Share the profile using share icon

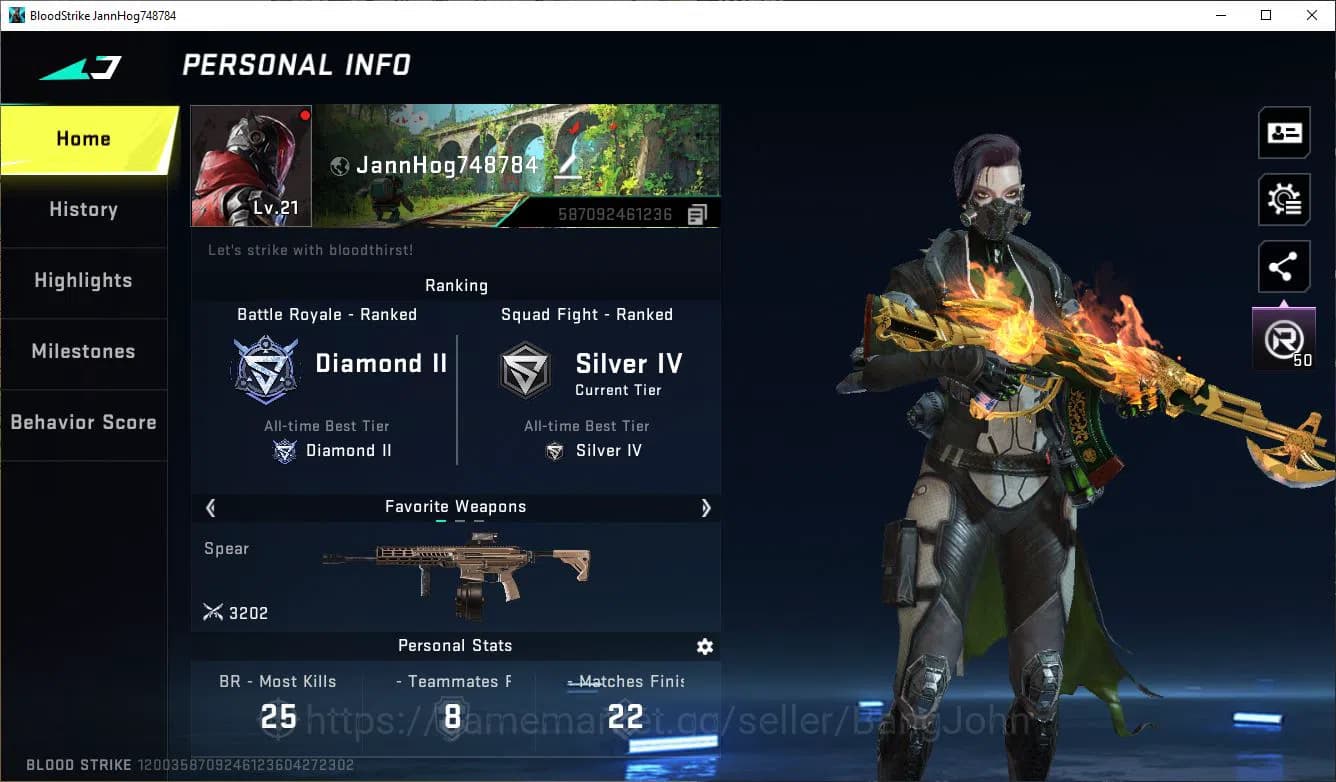coord(1284,266)
